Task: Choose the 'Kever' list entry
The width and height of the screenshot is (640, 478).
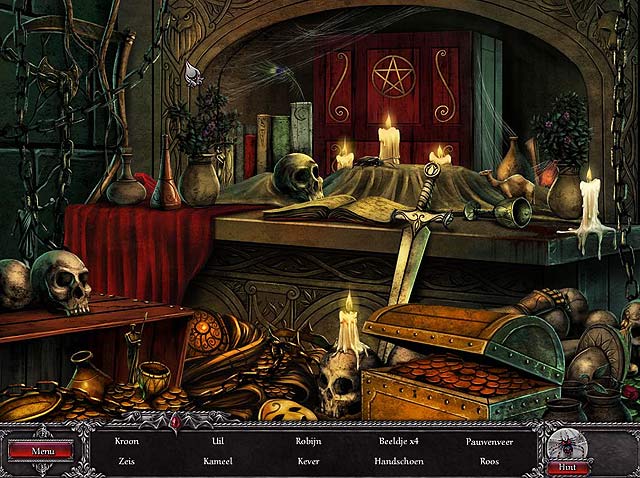Action: pos(308,461)
